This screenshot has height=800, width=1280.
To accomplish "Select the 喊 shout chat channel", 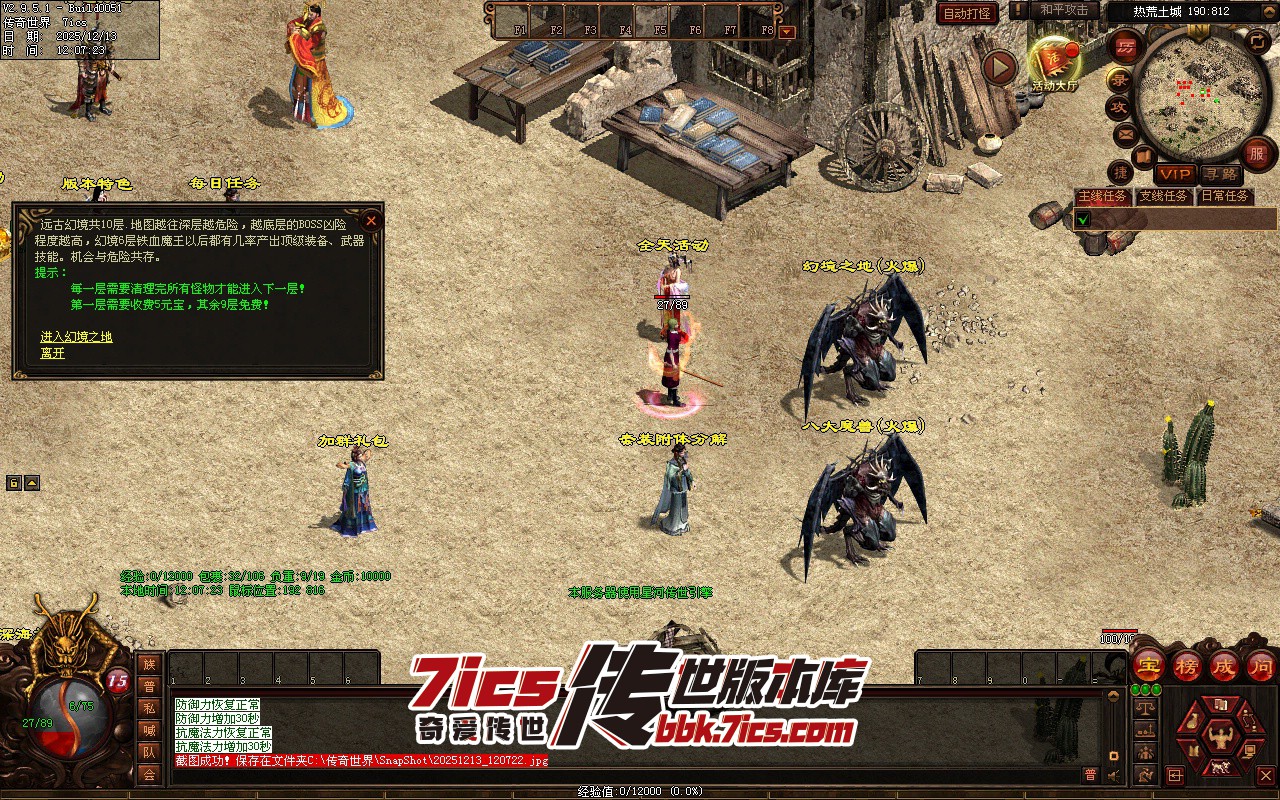I will 149,730.
